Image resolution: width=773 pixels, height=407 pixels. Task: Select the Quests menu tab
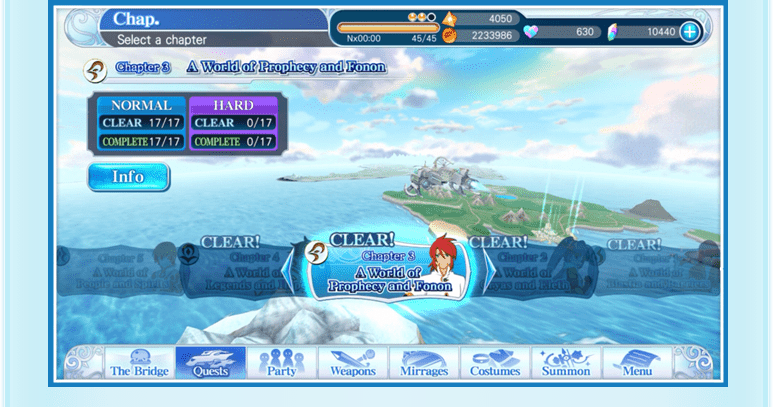[x=211, y=363]
